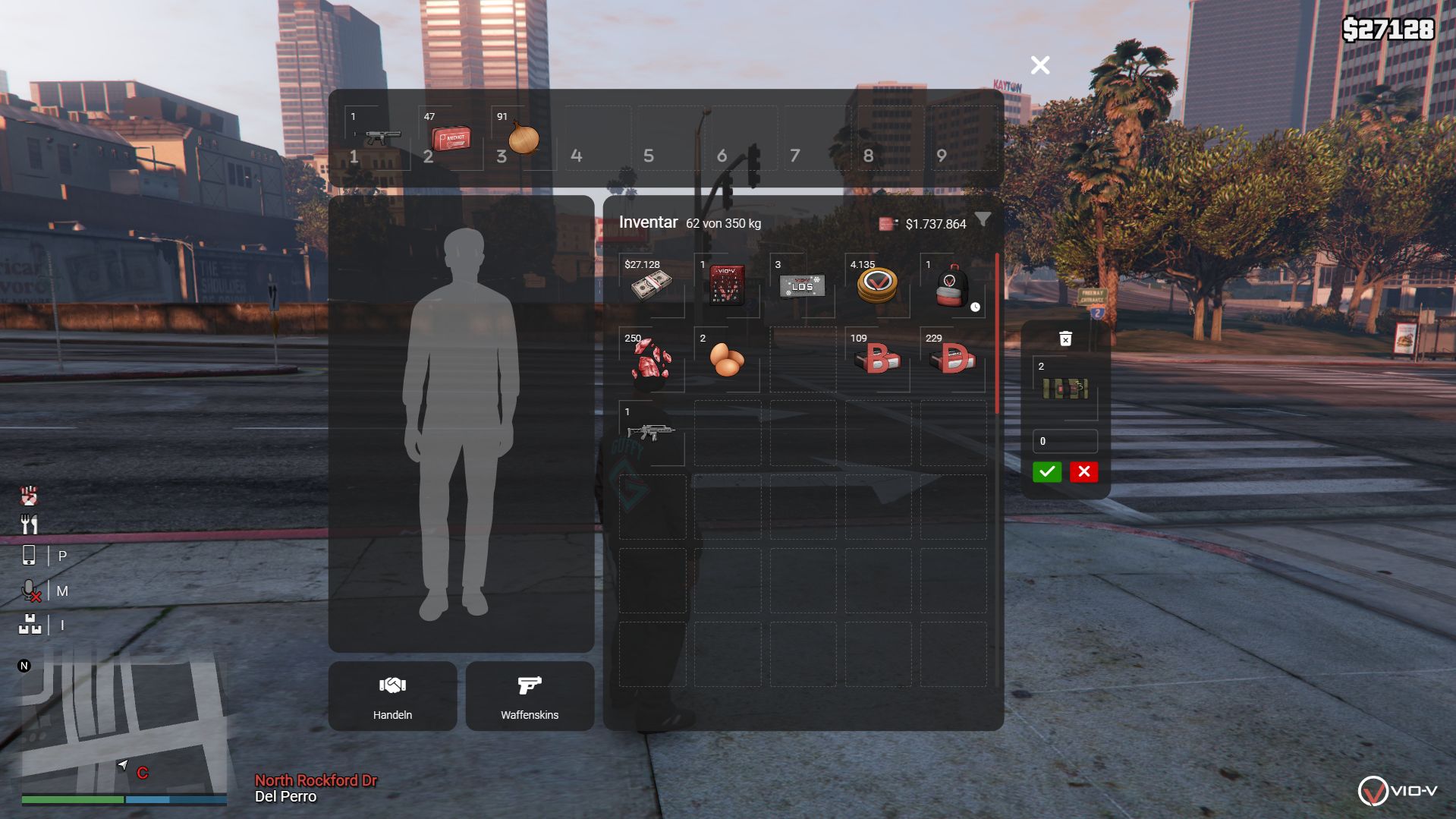Select the assault rifle inventory item
Viewport: 1456px width, 819px height.
click(651, 433)
